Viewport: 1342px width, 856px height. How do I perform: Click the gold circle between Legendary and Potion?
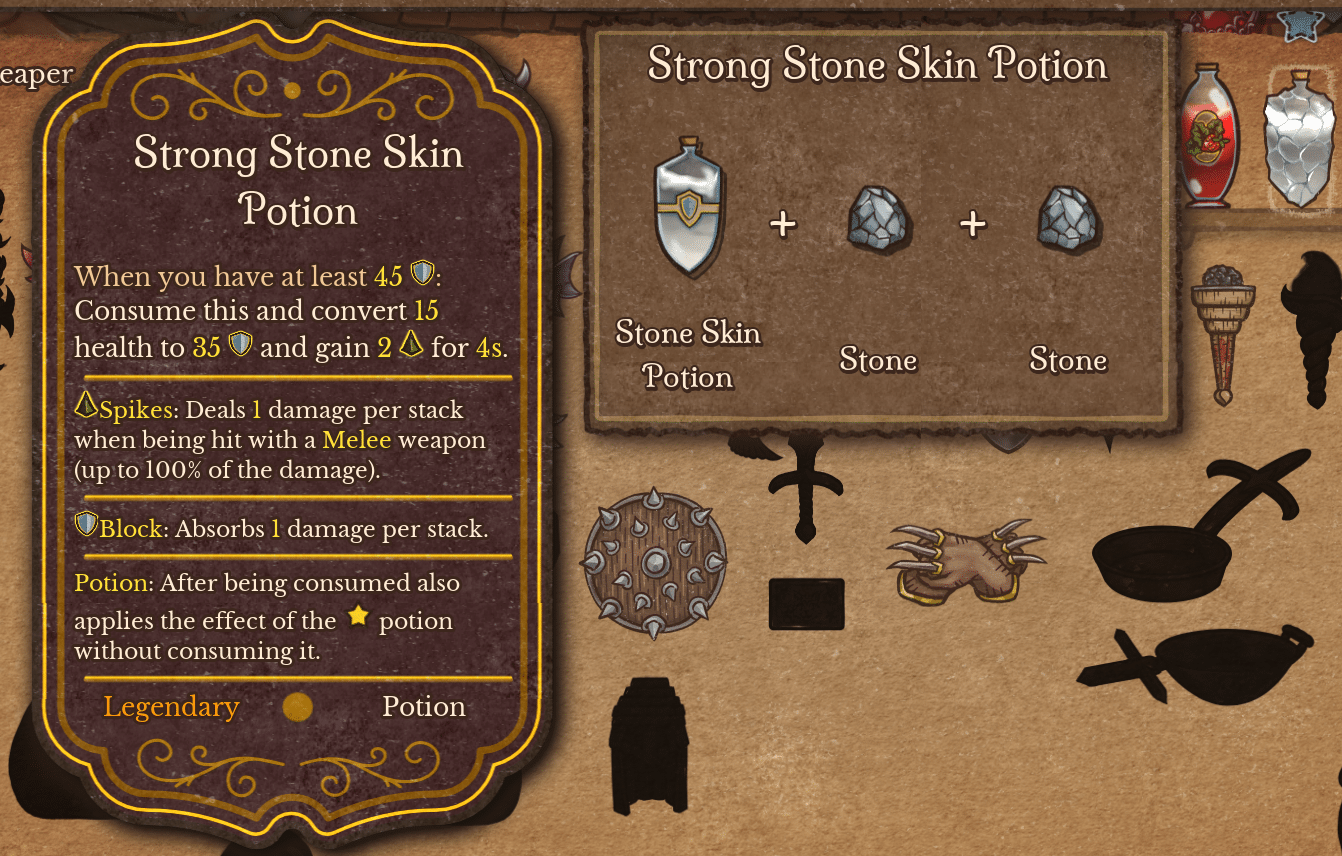click(x=296, y=707)
